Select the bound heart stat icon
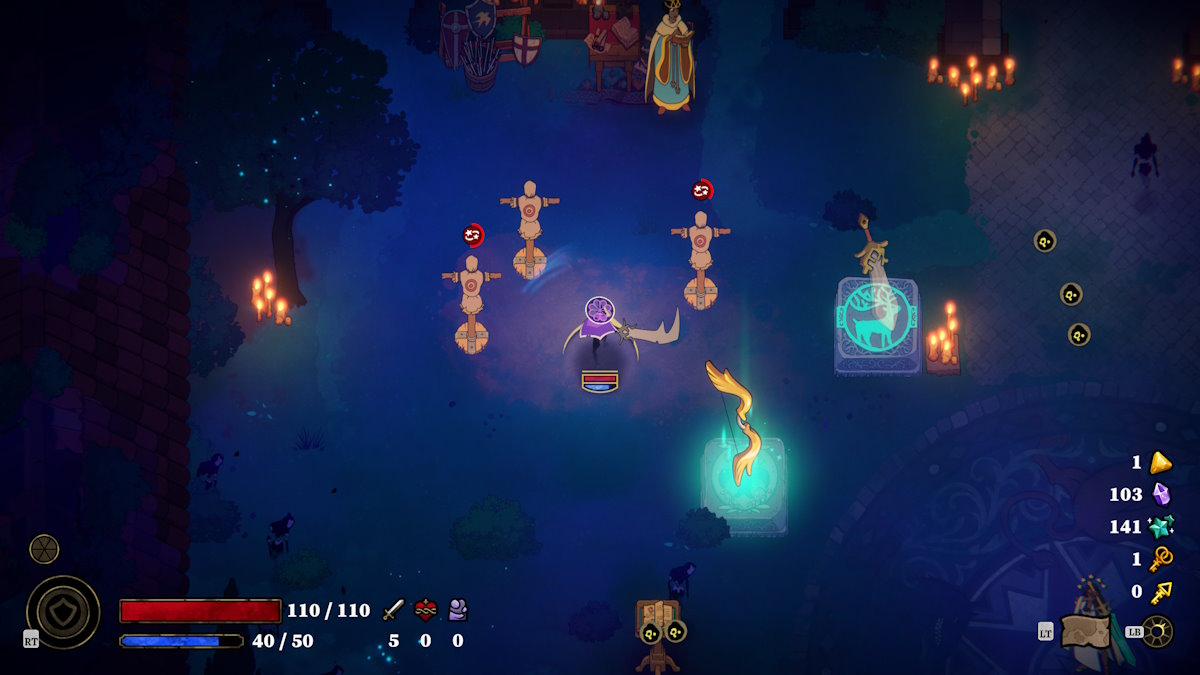The width and height of the screenshot is (1200, 675). 426,609
